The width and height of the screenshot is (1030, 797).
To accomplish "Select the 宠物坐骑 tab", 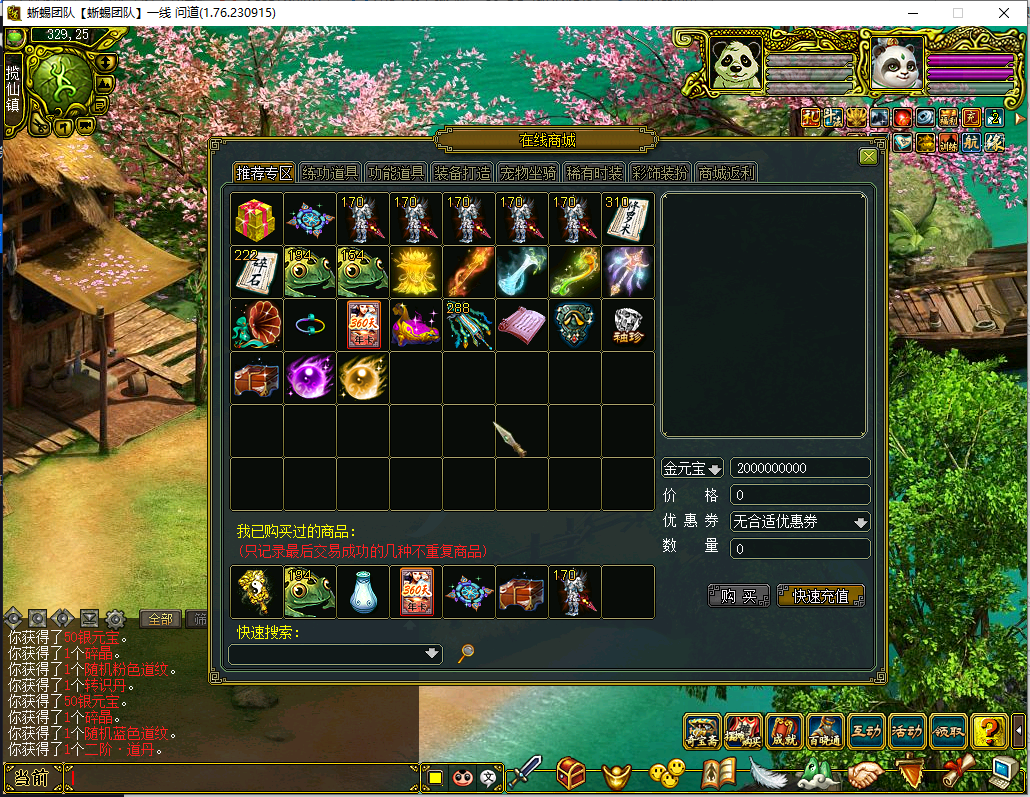I will tap(528, 173).
